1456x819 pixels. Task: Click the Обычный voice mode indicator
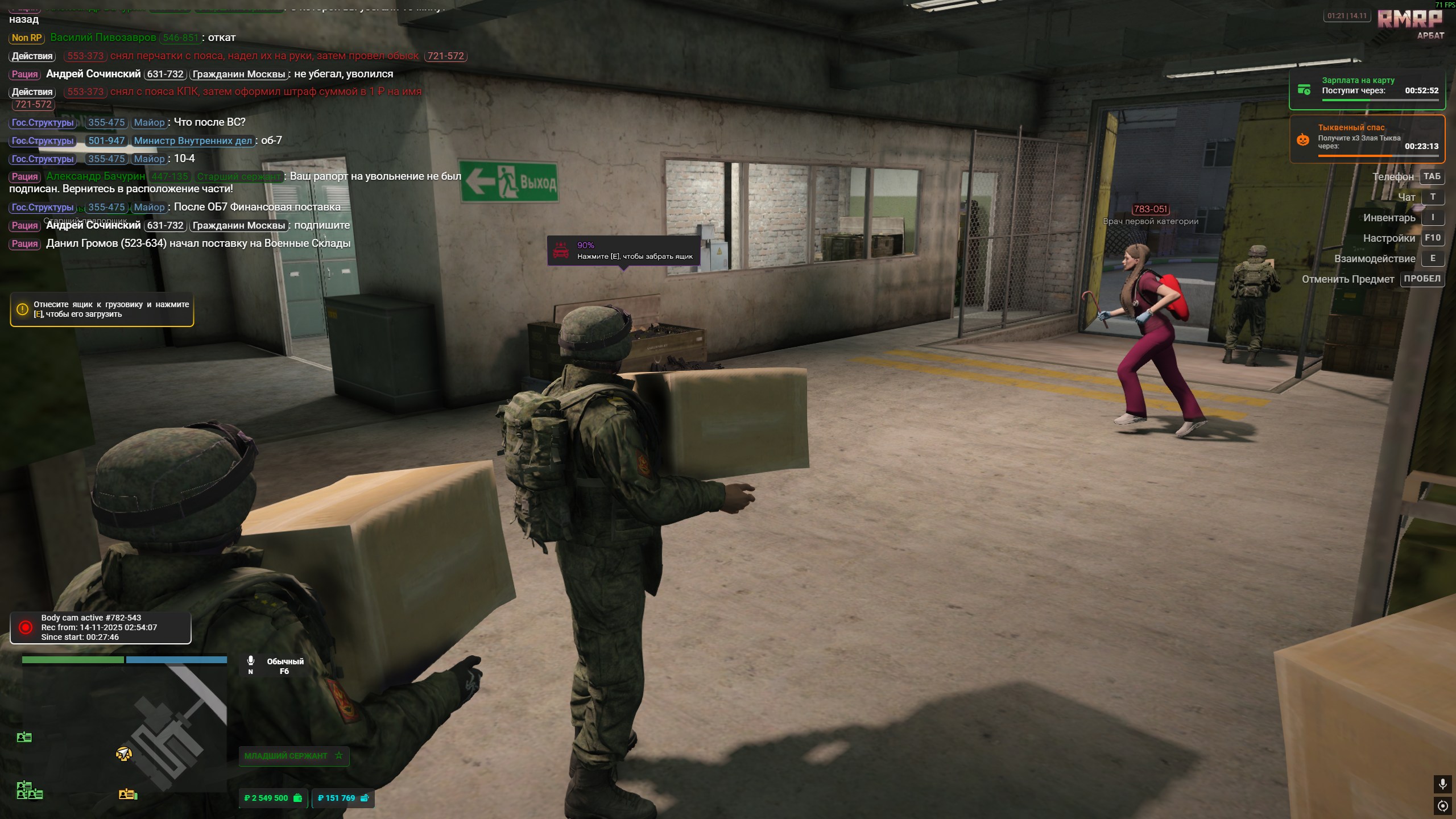pyautogui.click(x=284, y=665)
